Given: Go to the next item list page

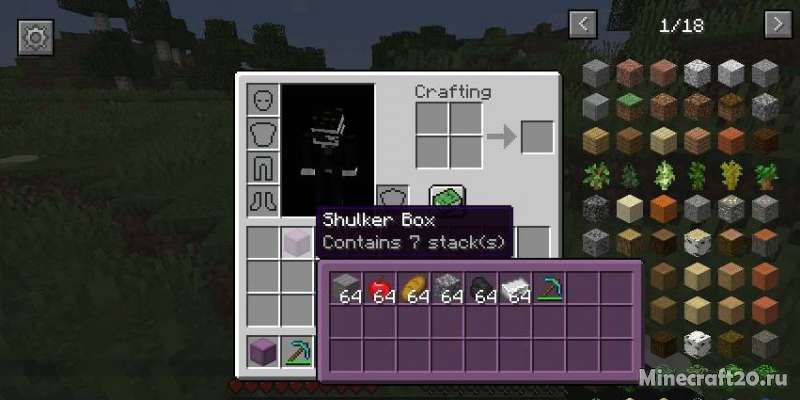Looking at the screenshot, I should tap(776, 23).
